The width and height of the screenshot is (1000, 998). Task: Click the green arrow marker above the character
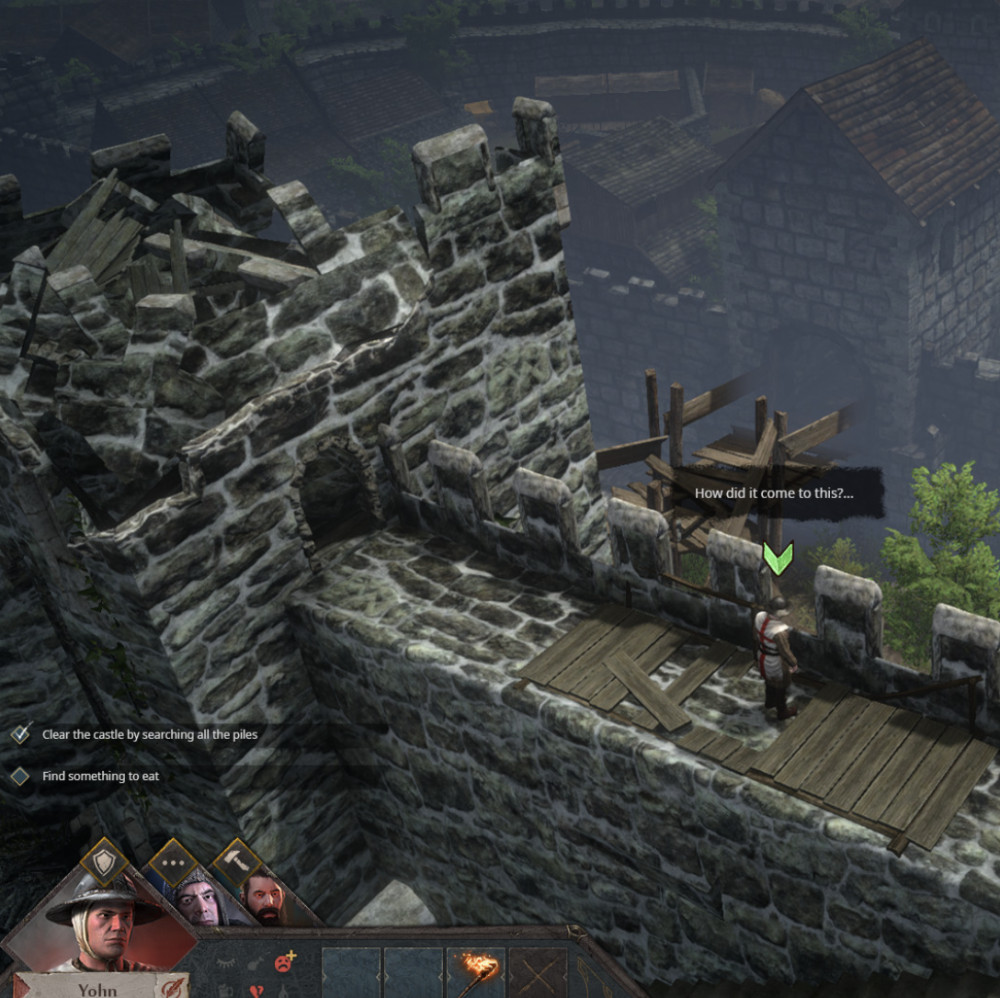tap(777, 558)
